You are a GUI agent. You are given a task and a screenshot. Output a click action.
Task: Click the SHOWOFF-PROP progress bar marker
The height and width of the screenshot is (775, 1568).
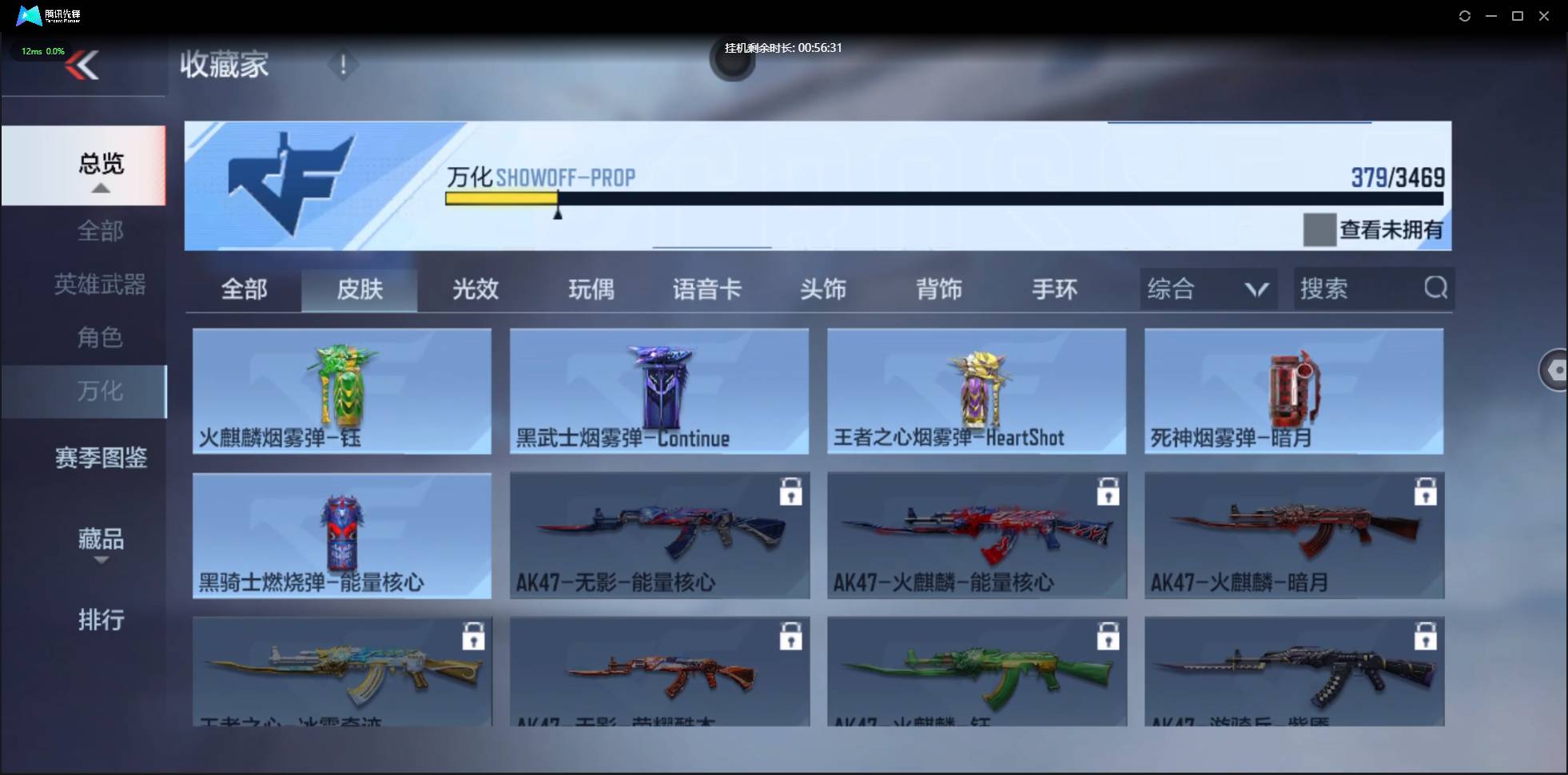coord(559,212)
